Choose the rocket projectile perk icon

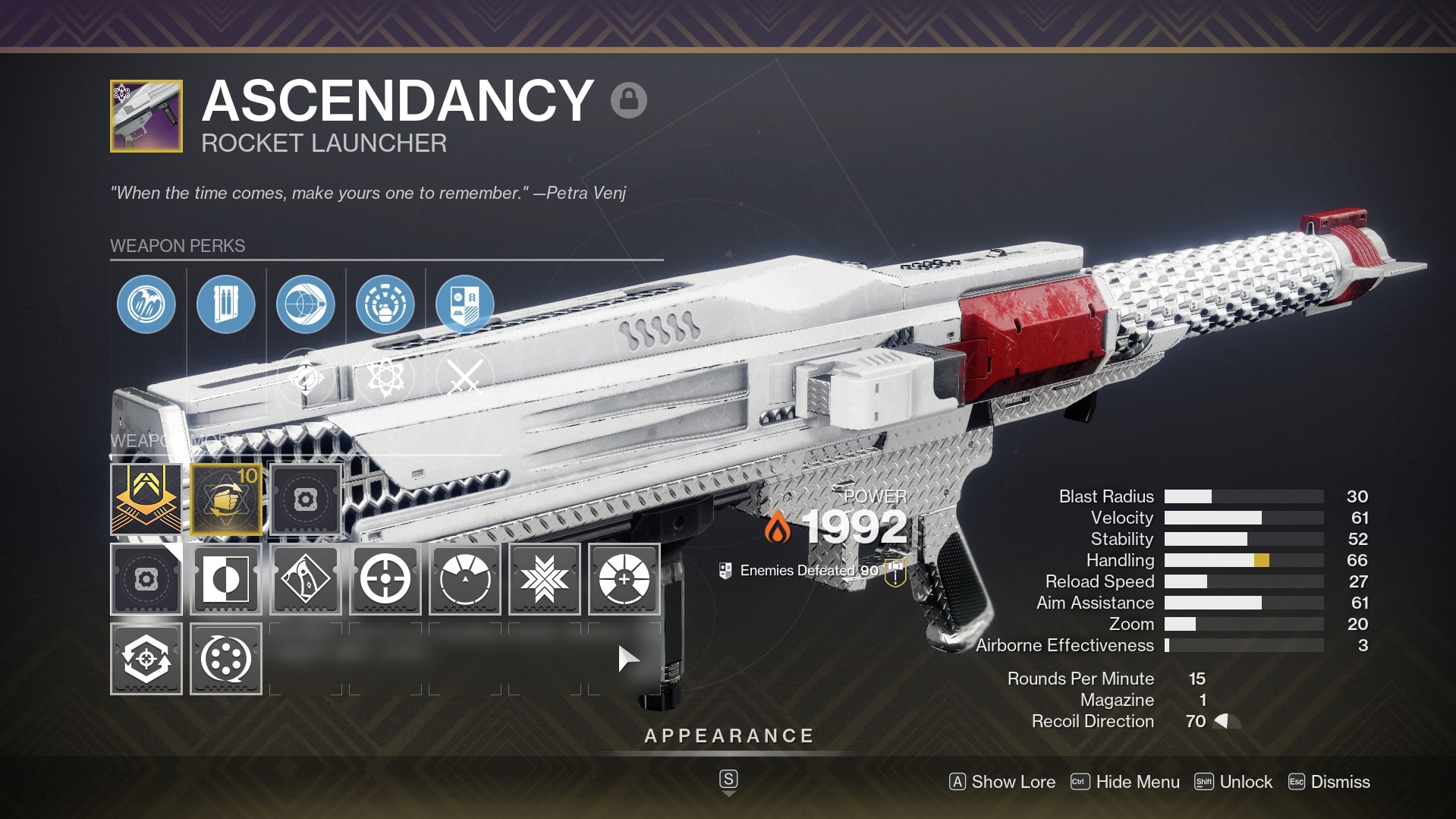(x=306, y=304)
